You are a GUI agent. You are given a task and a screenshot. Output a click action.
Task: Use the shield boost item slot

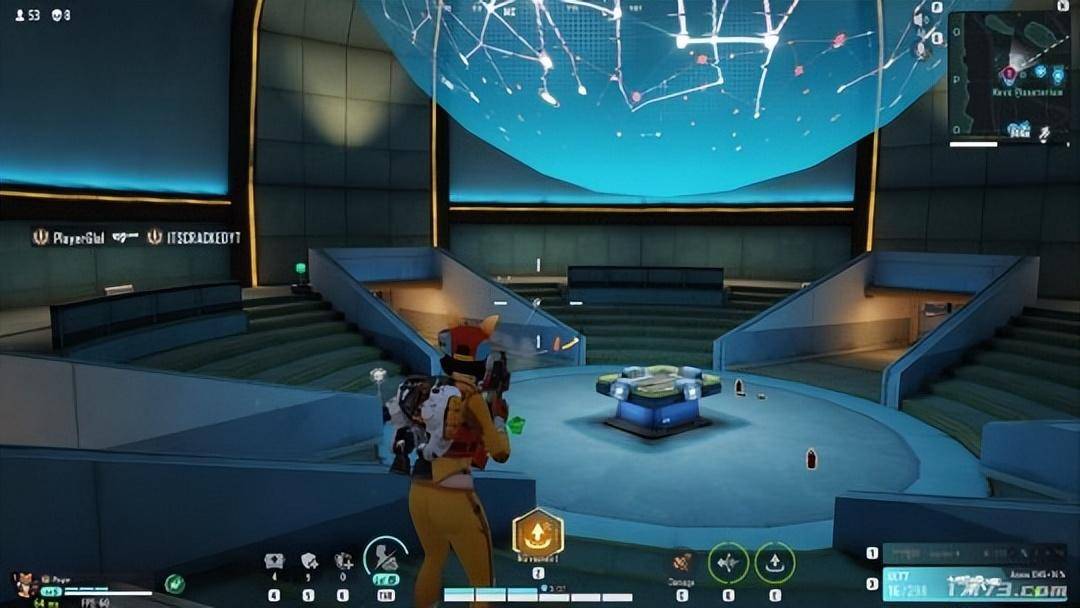coord(309,562)
